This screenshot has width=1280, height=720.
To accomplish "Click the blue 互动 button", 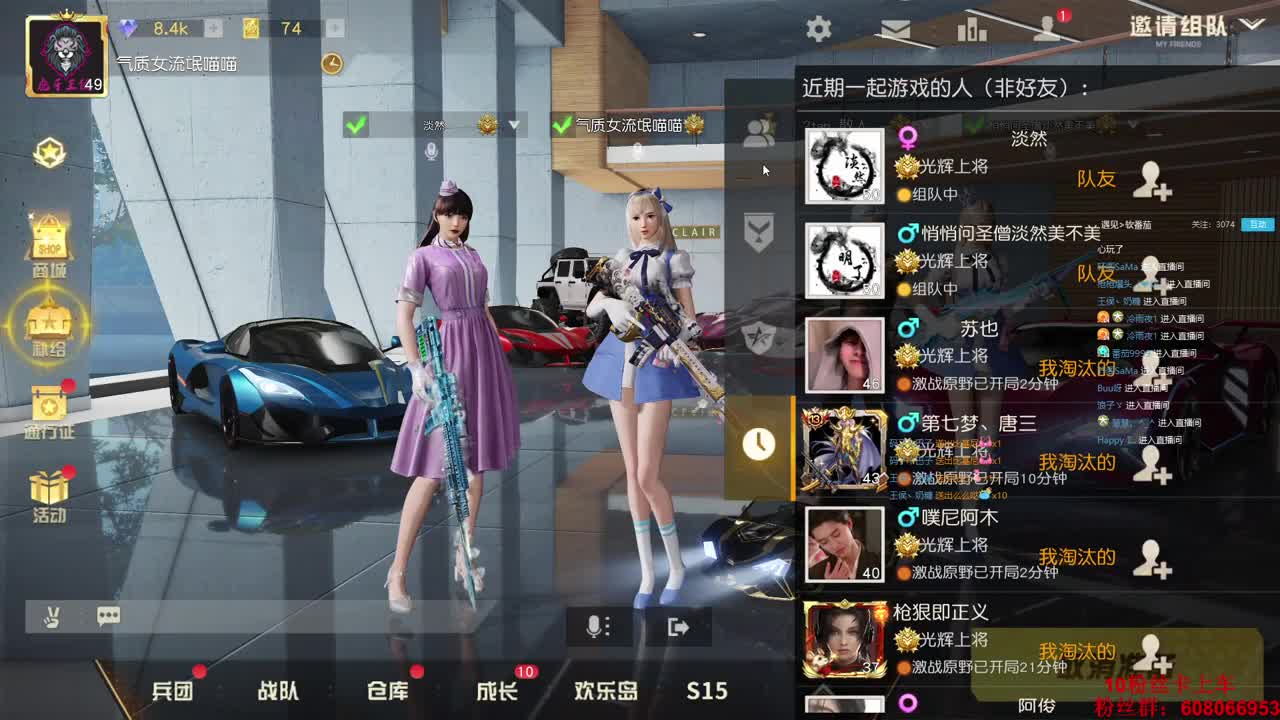I will point(1255,225).
